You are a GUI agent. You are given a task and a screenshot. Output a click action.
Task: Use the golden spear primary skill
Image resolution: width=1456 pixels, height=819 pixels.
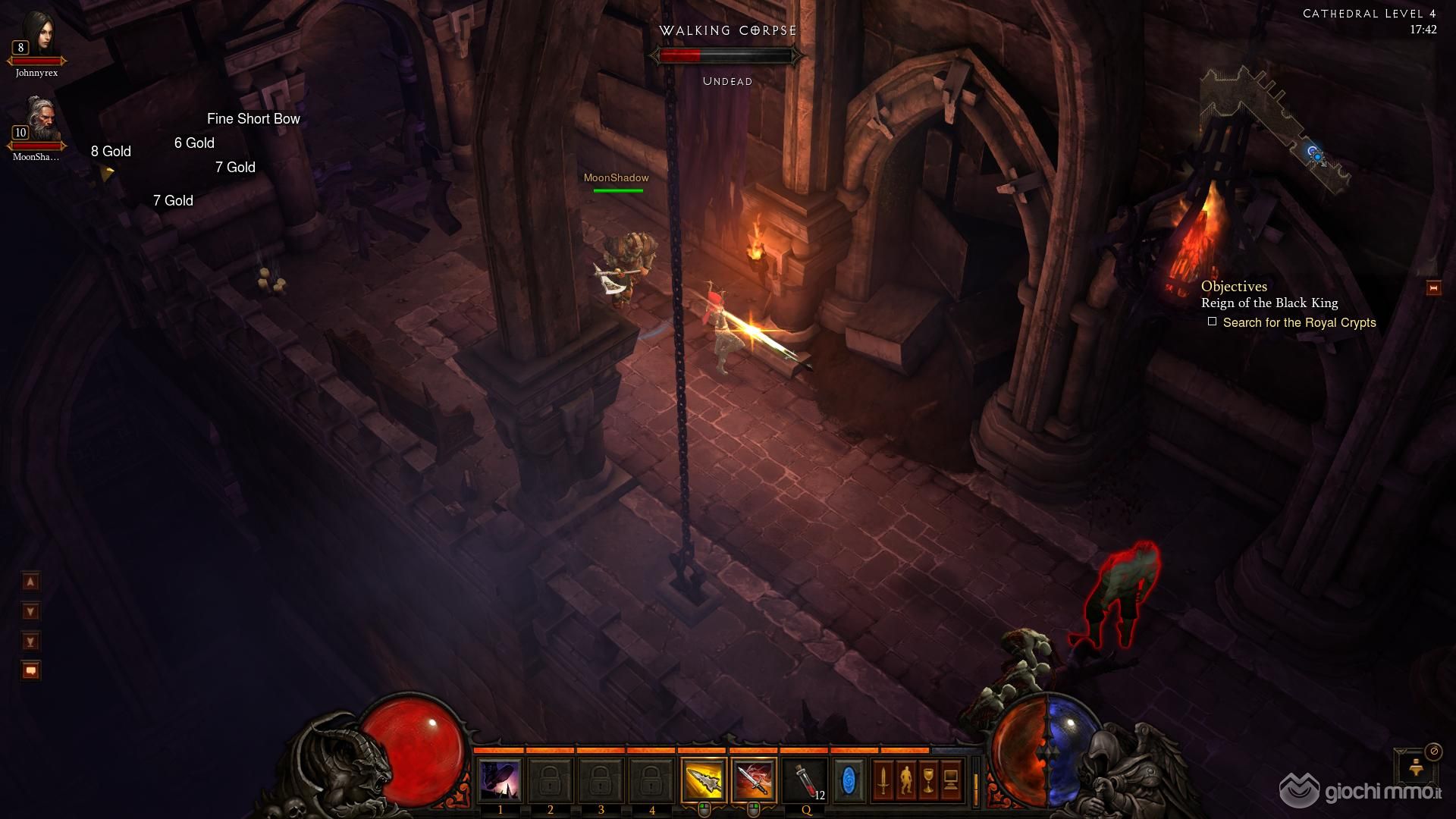click(x=703, y=781)
